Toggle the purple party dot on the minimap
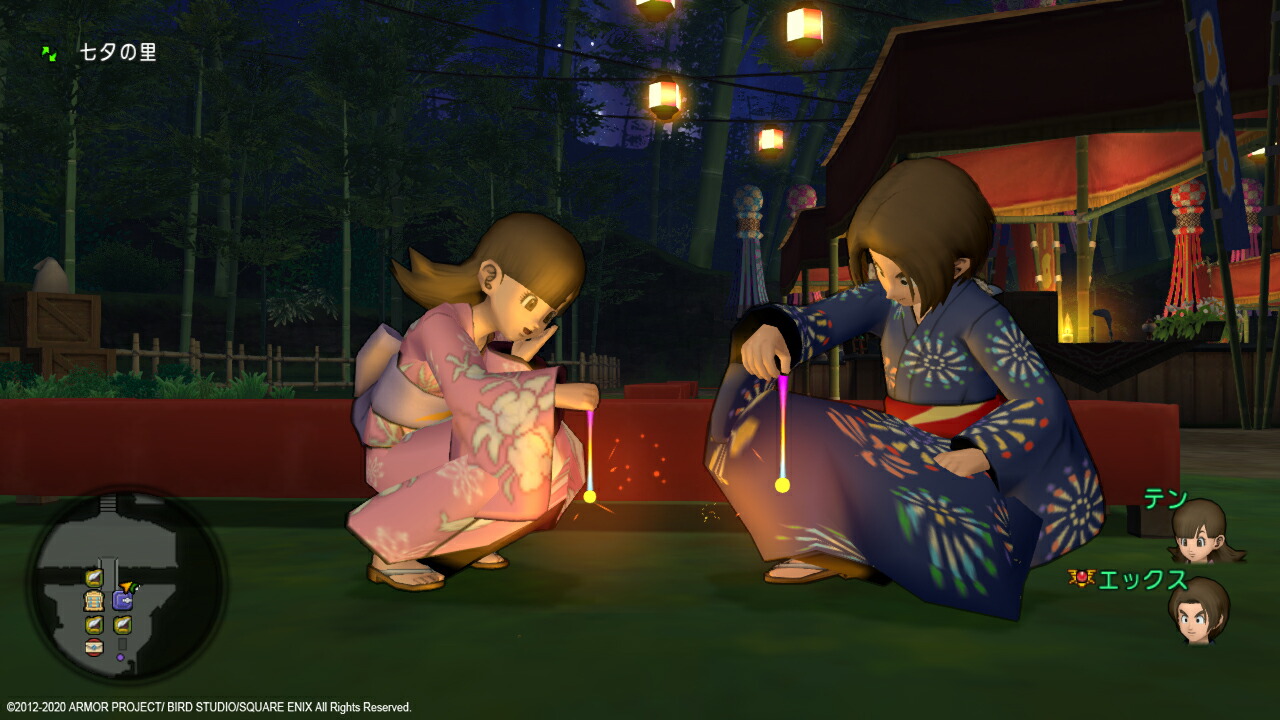The width and height of the screenshot is (1280, 720). pyautogui.click(x=120, y=657)
